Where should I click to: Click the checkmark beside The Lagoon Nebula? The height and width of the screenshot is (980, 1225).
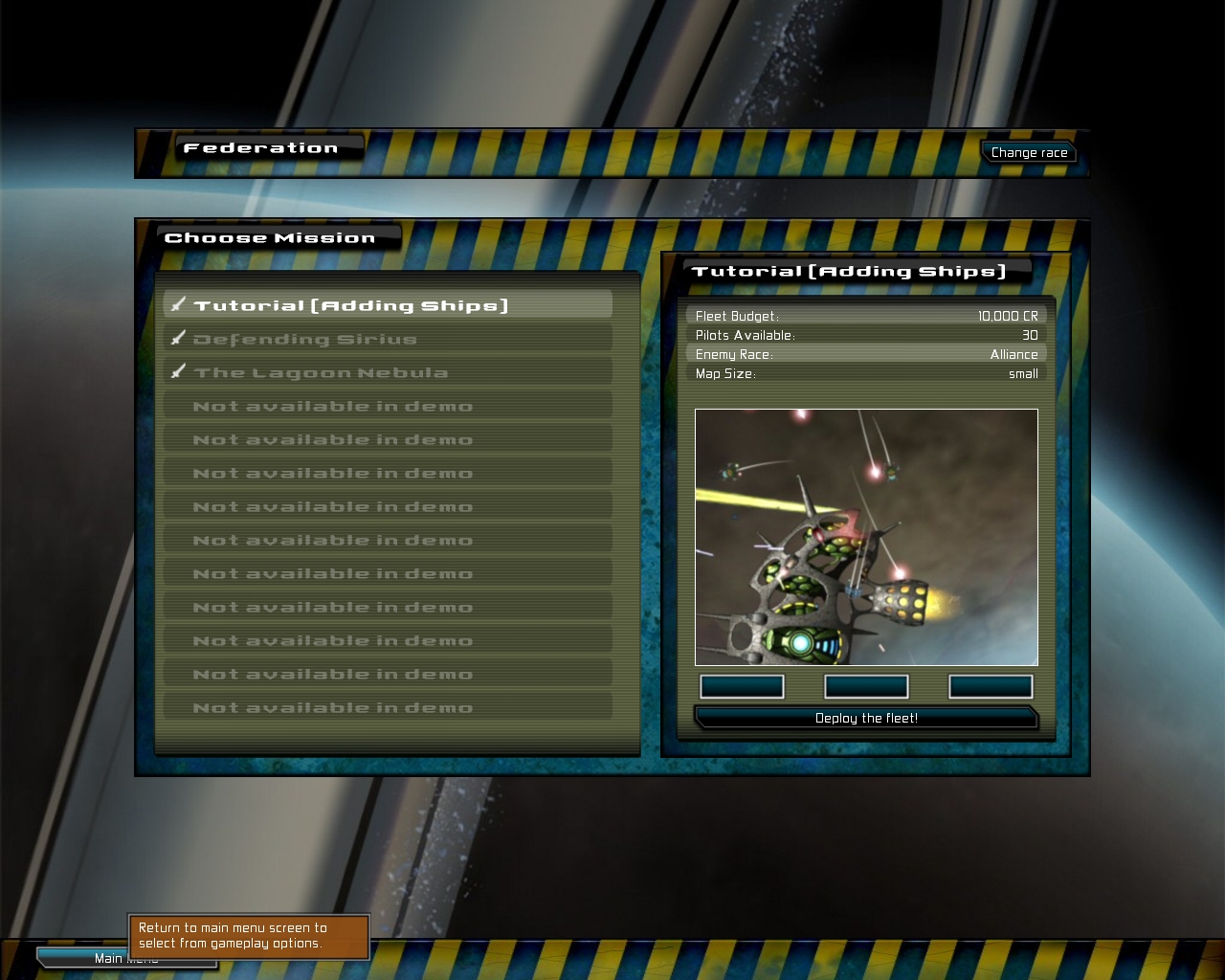coord(178,371)
